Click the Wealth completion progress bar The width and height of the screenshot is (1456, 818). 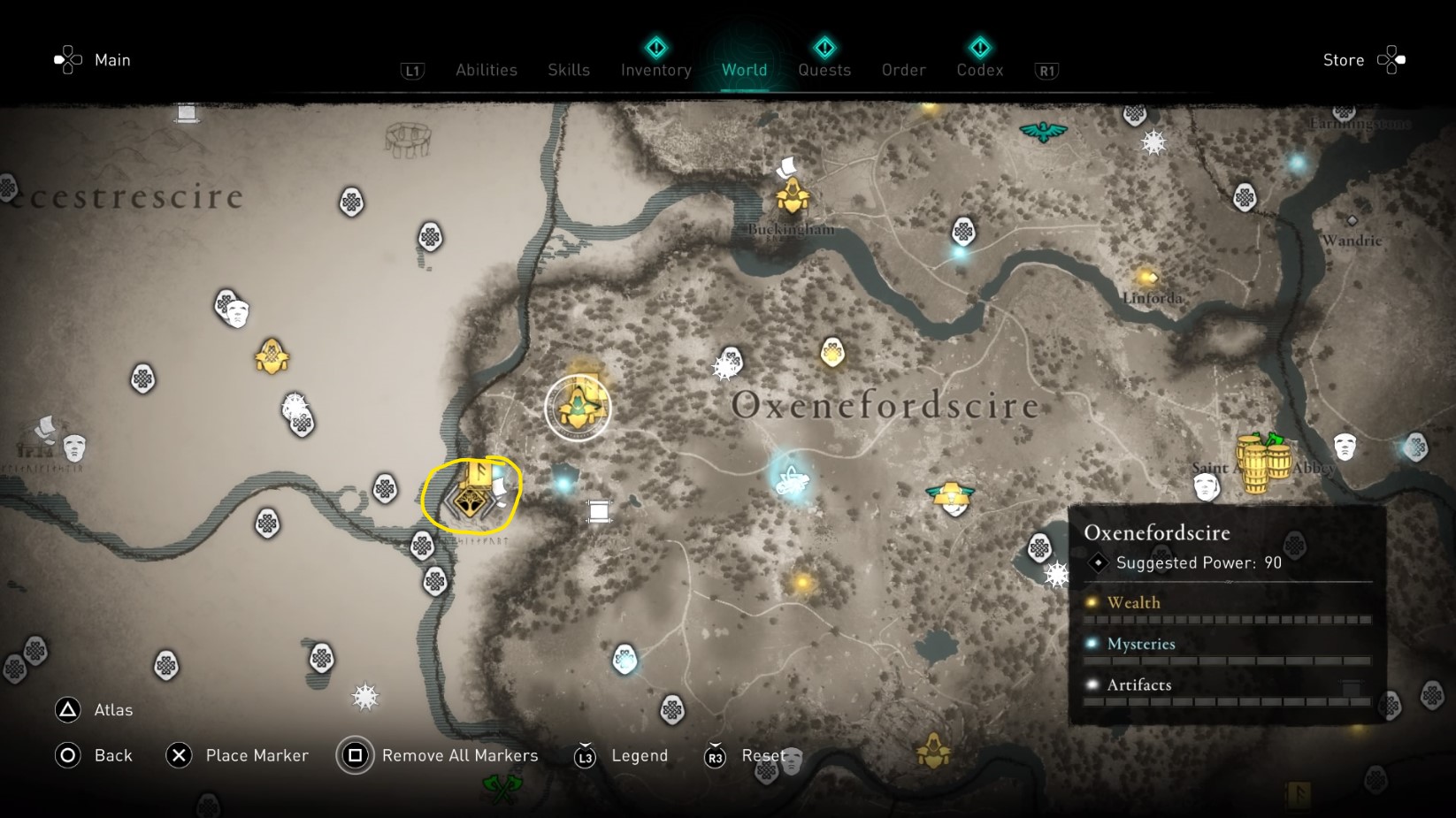click(1230, 618)
